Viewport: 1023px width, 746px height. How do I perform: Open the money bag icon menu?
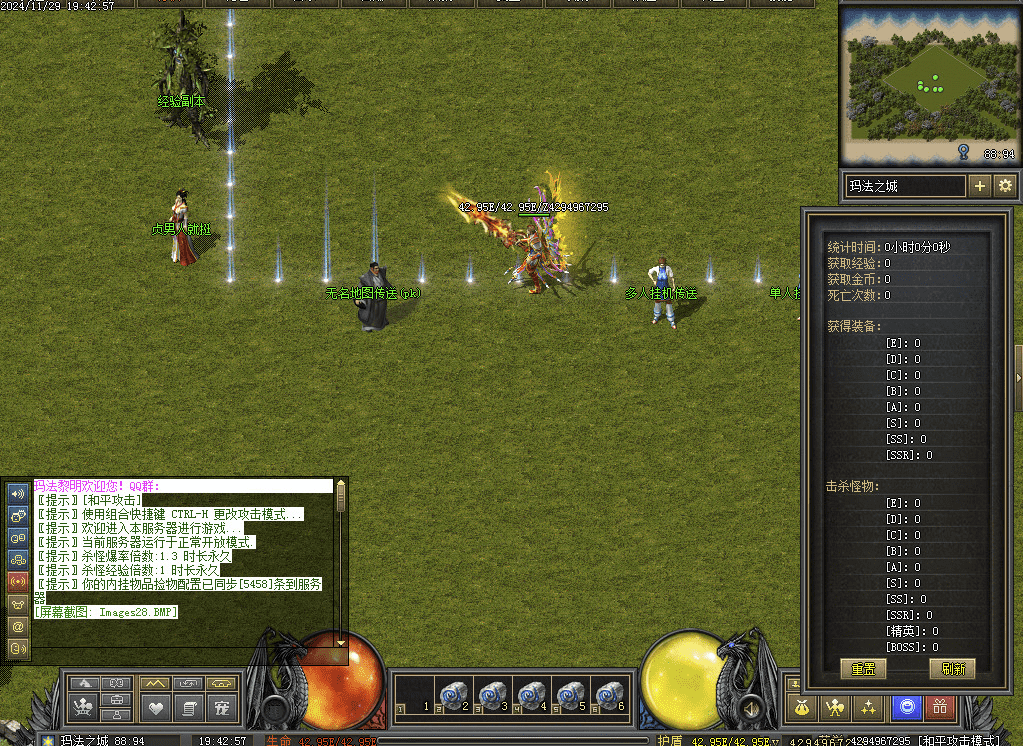pos(801,708)
